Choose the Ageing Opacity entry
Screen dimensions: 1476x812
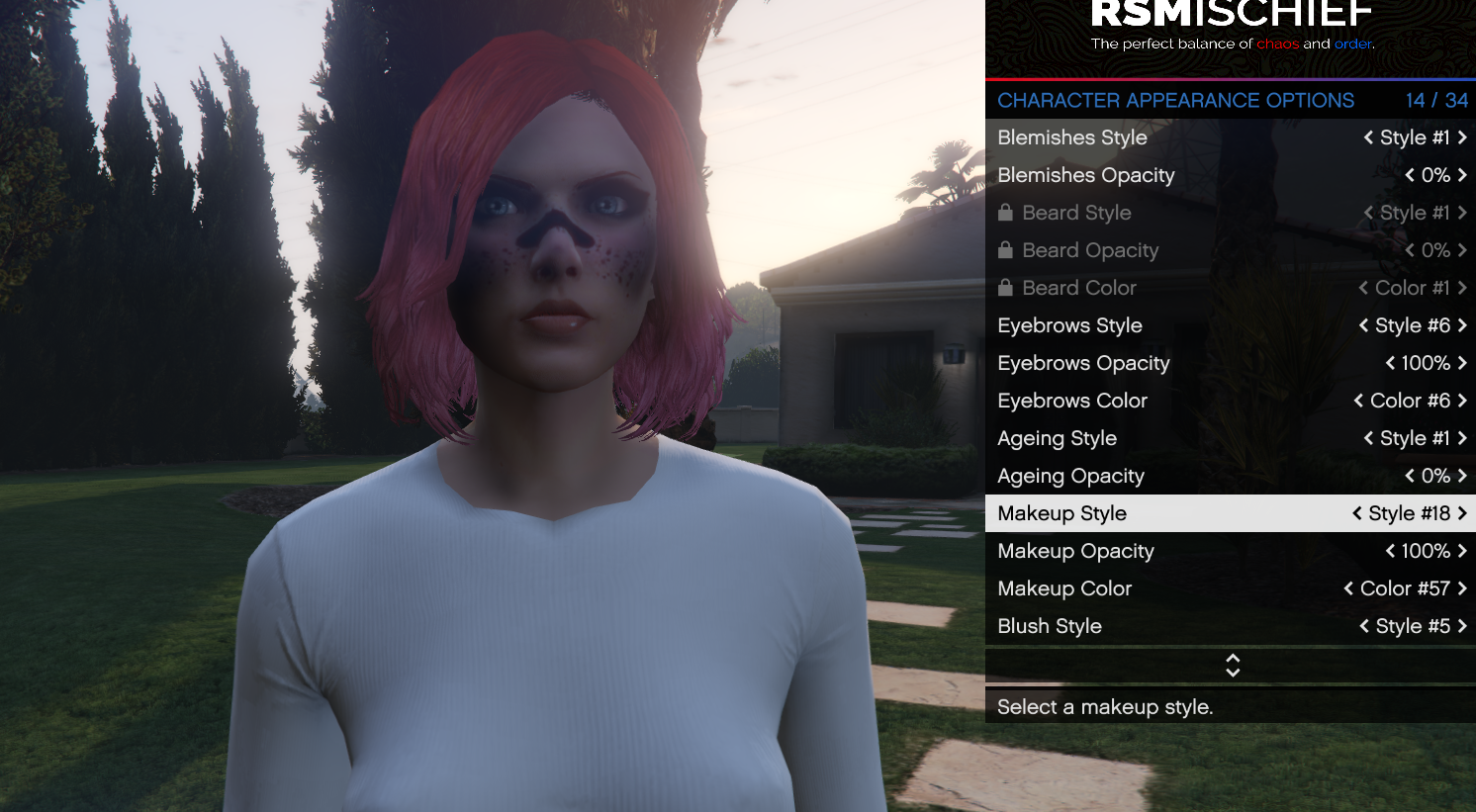1070,476
